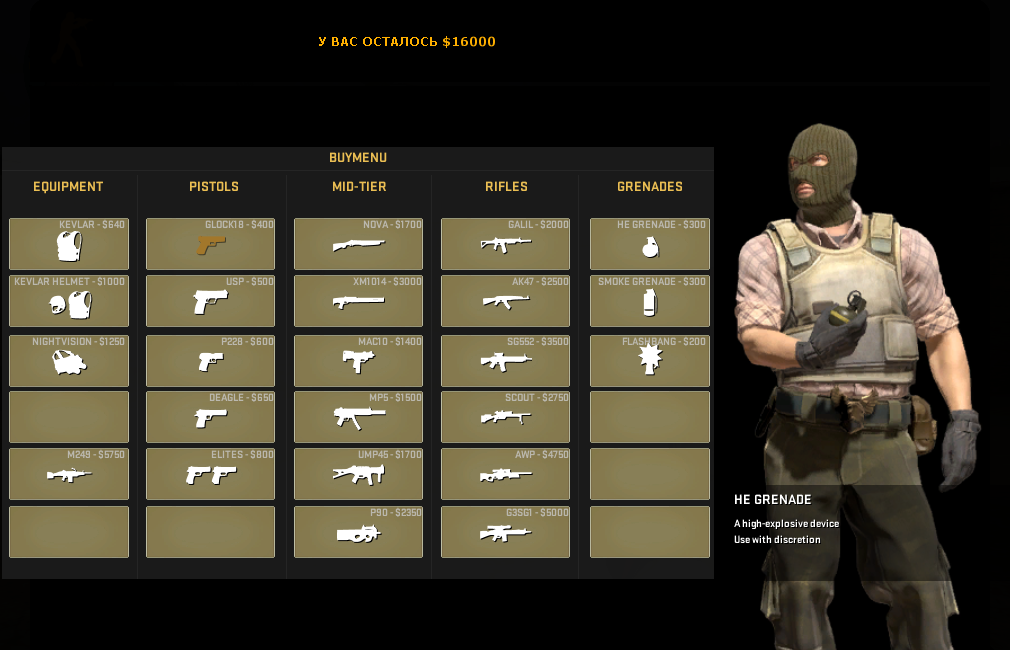The height and width of the screenshot is (650, 1010).
Task: Buy the G3SG1 auto sniper
Action: (505, 532)
